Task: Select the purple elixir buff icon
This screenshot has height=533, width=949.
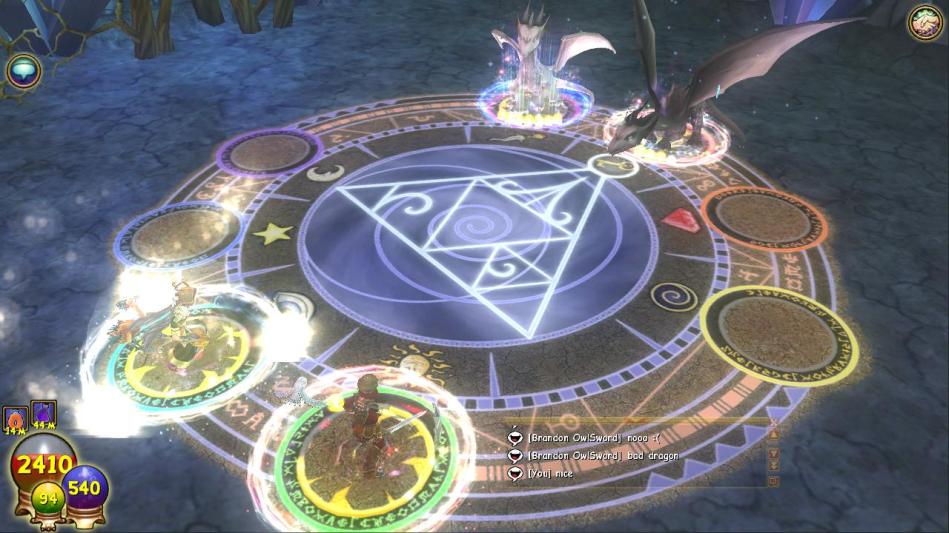Action: [x=43, y=414]
